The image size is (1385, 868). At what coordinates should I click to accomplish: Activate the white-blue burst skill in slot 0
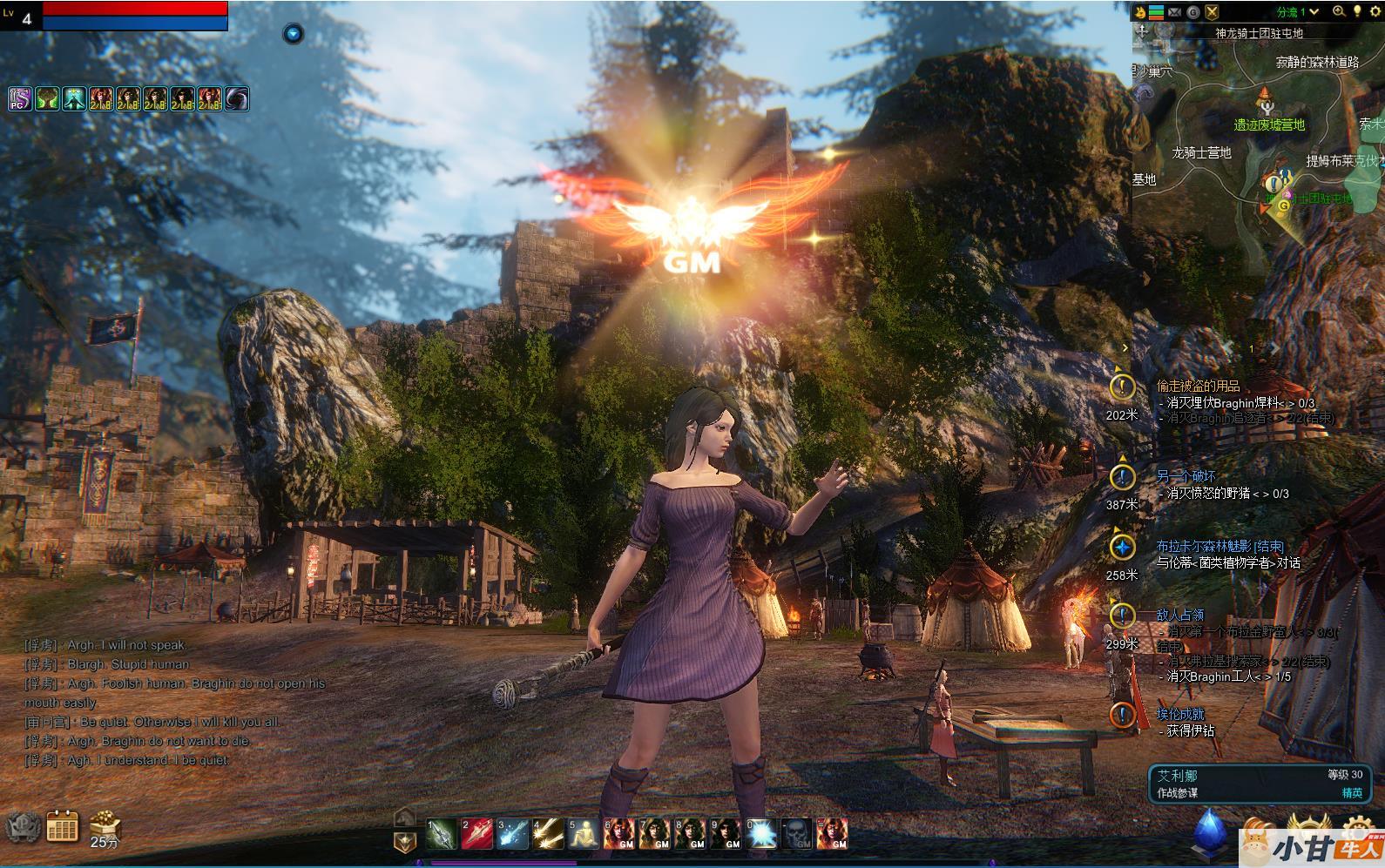(x=760, y=833)
